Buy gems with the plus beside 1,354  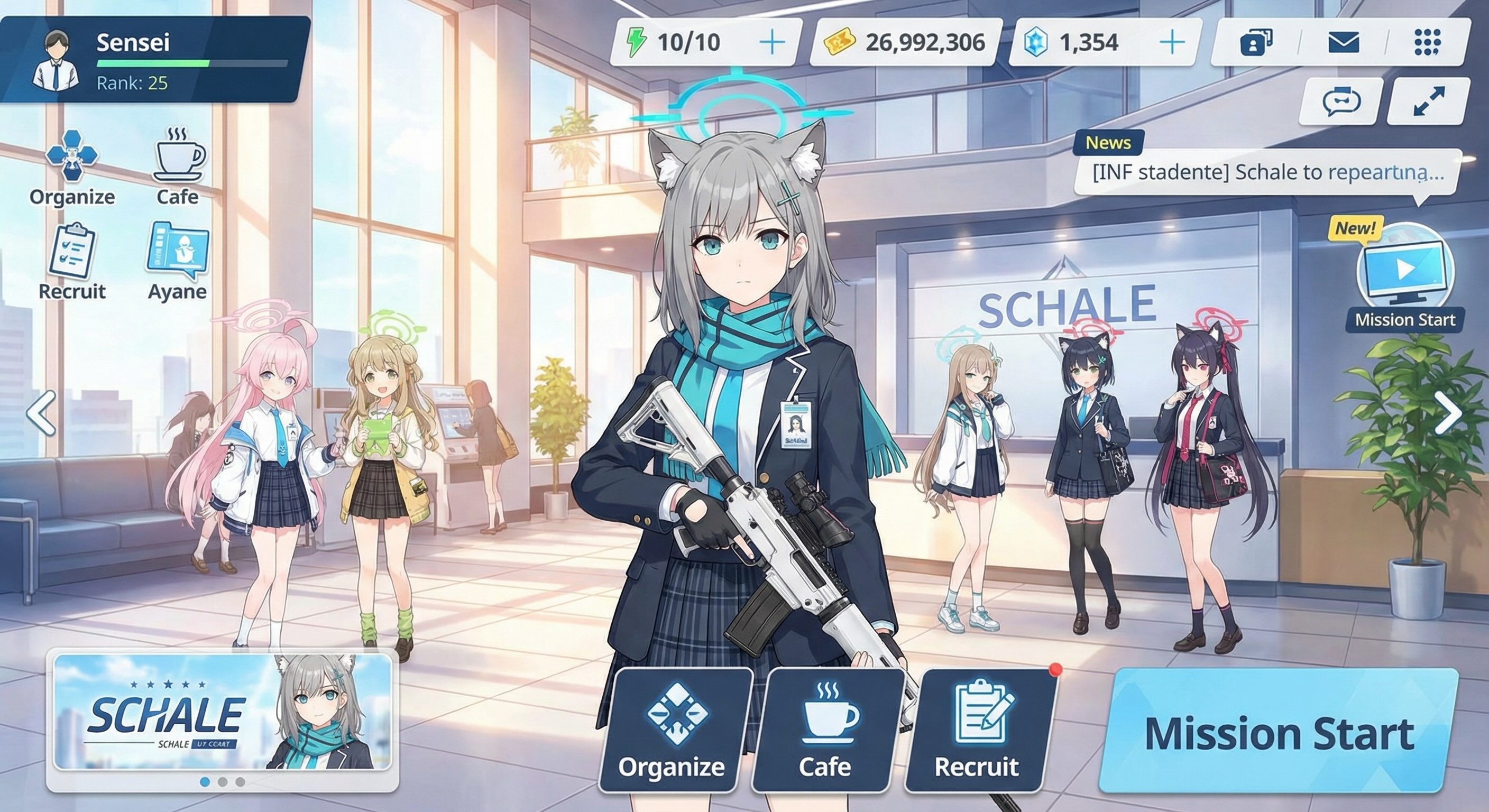coord(1172,43)
